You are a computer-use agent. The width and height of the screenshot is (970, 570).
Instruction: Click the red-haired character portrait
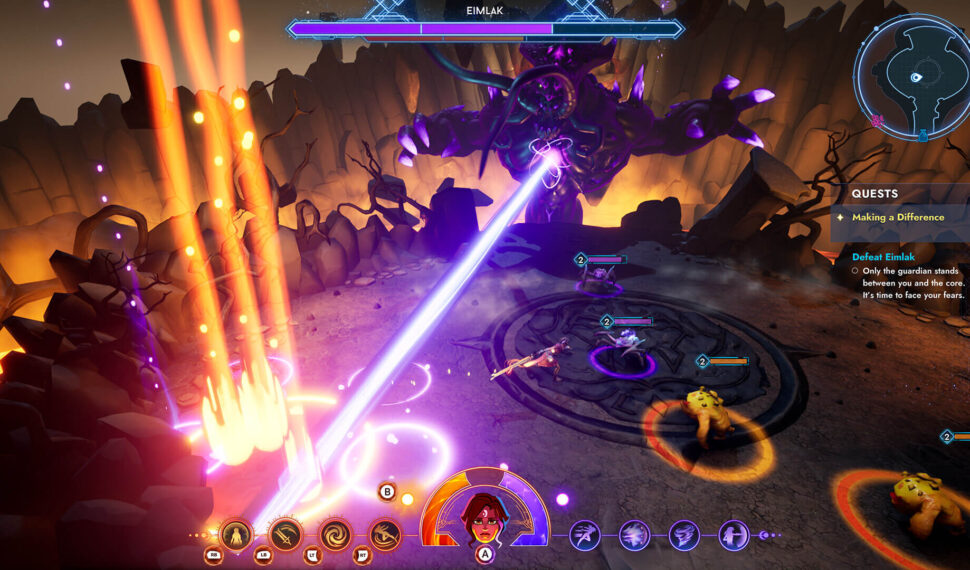click(x=484, y=514)
